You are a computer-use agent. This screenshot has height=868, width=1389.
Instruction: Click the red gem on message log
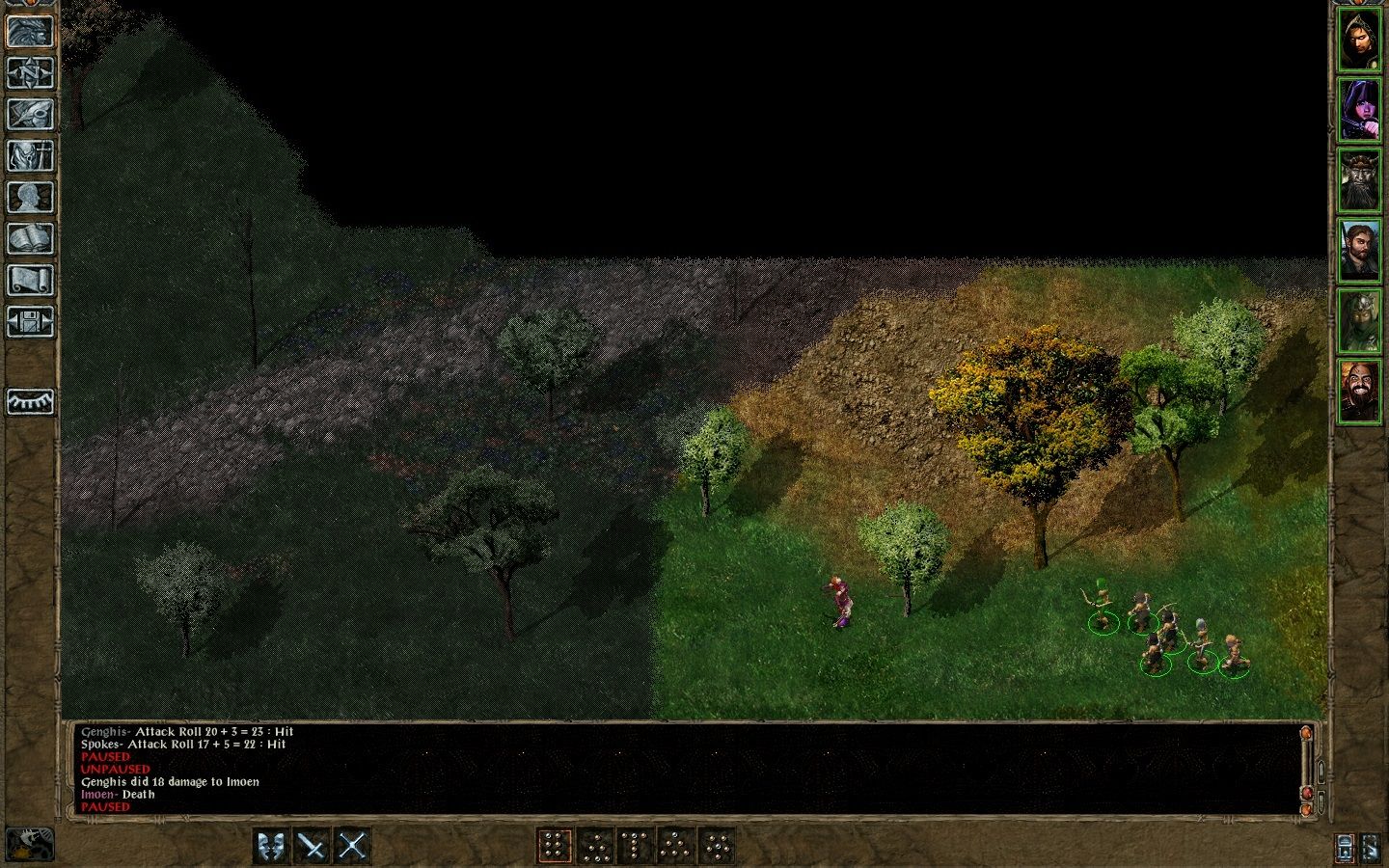tap(1307, 793)
